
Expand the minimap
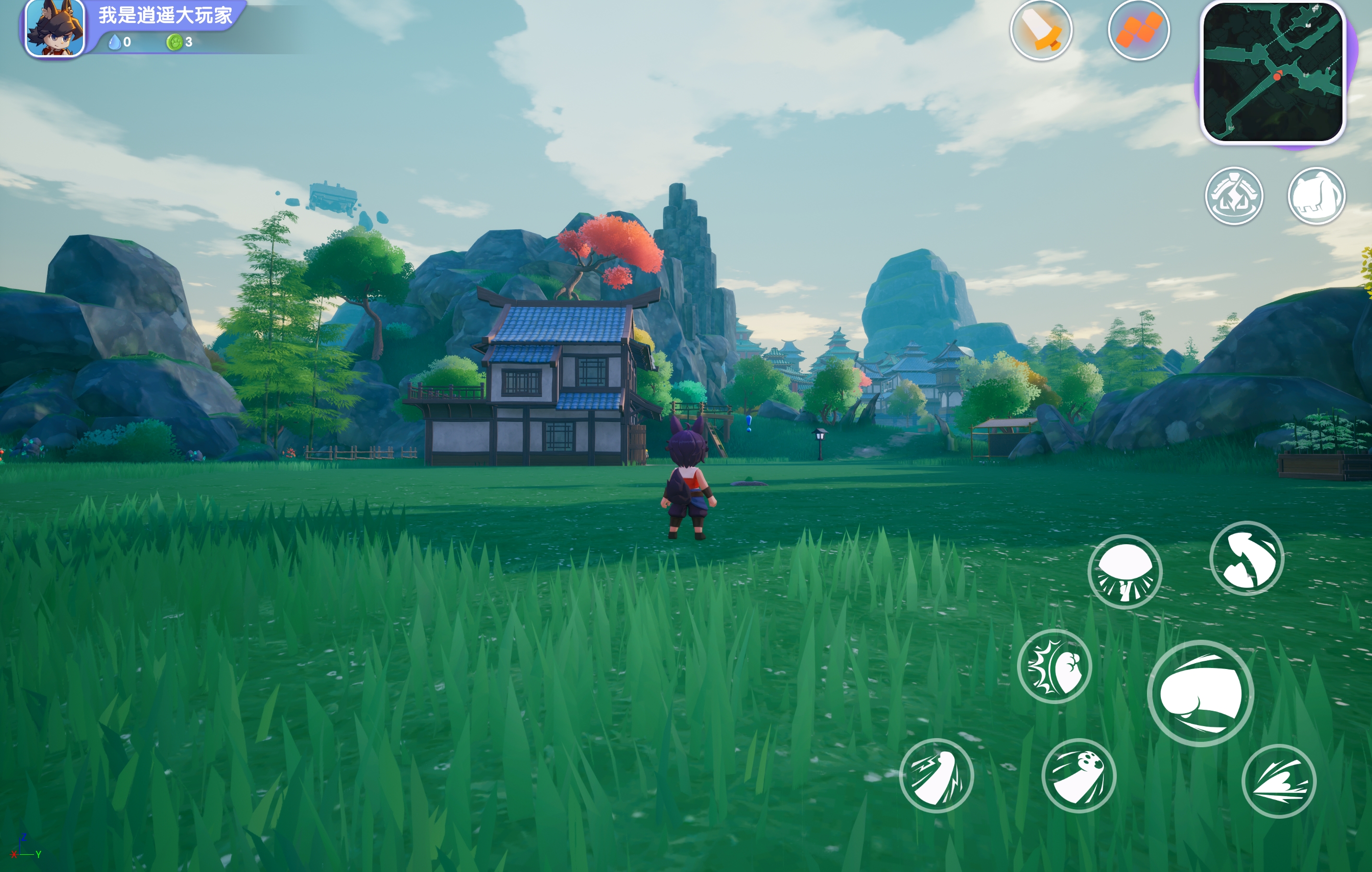pyautogui.click(x=1272, y=72)
